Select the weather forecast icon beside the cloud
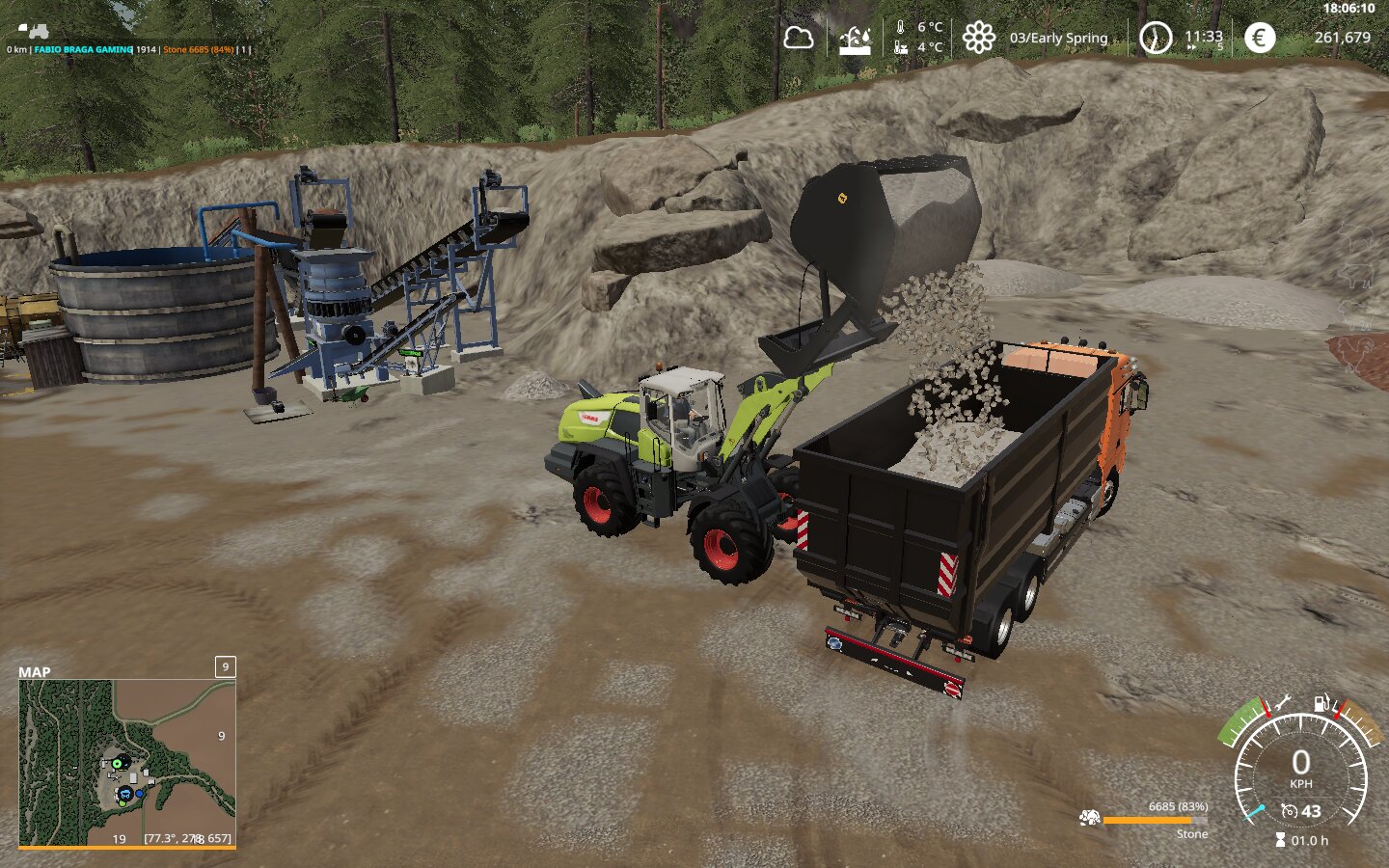Screen dimensions: 1389x868 855,40
